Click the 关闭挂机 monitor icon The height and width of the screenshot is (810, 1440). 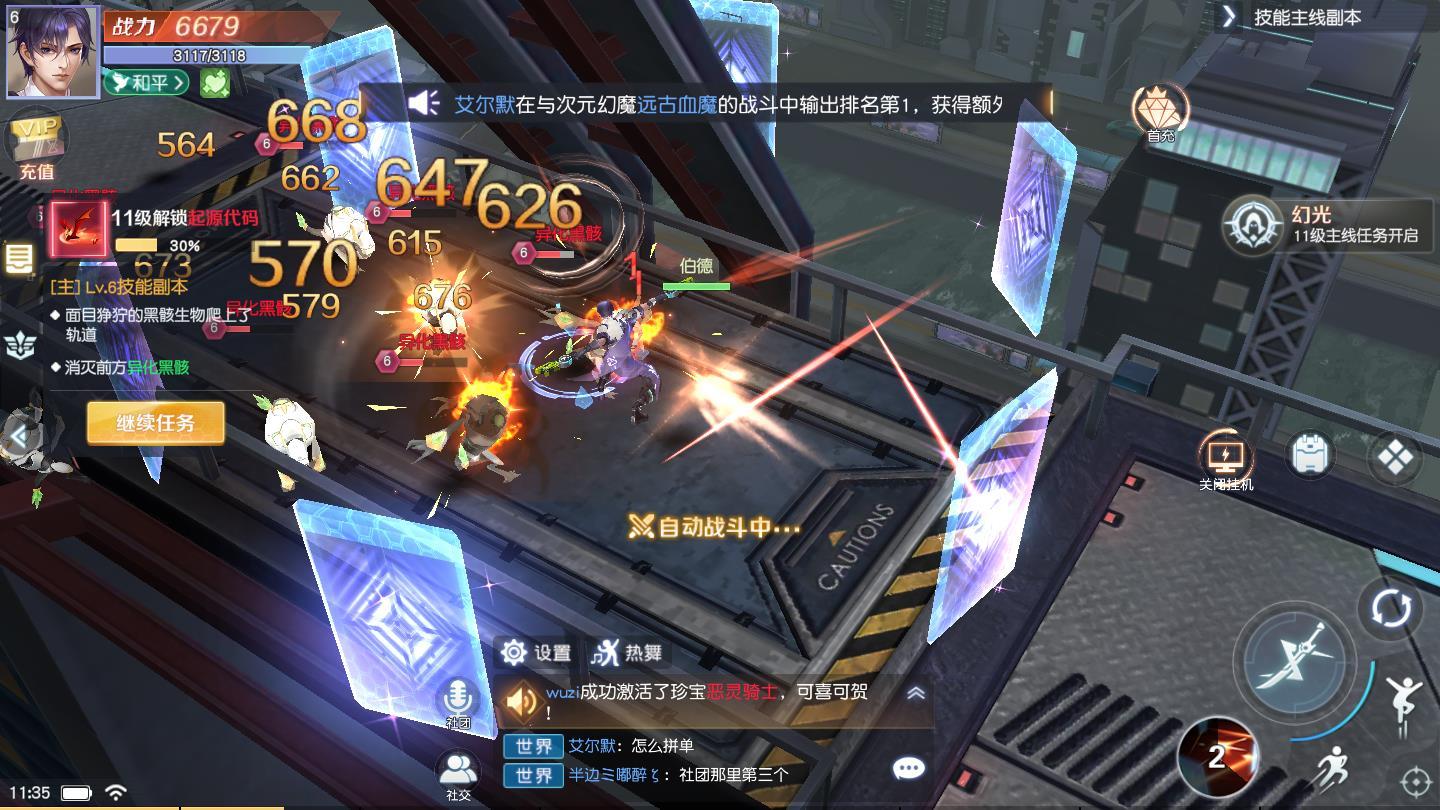(1224, 455)
